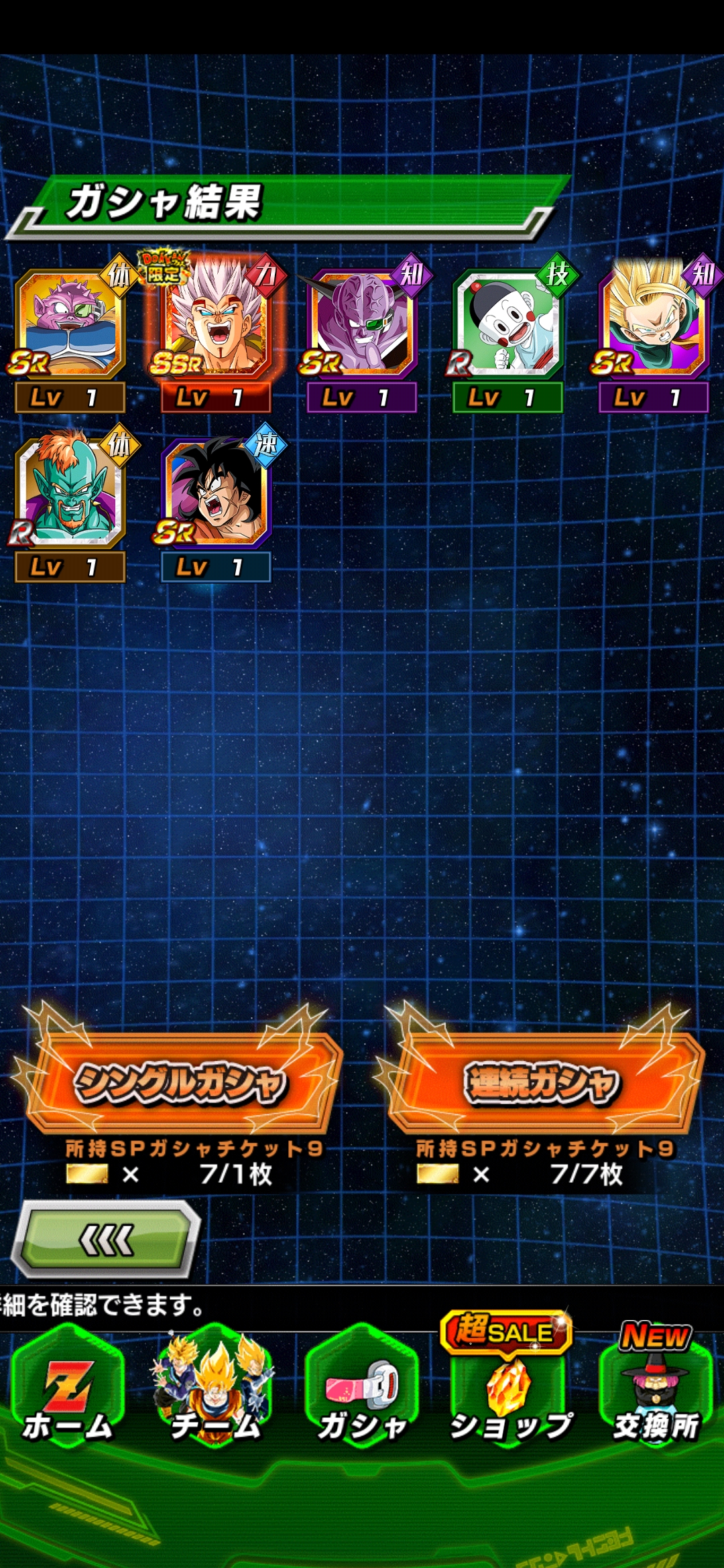The width and height of the screenshot is (724, 1568).
Task: Inspect the blonde Super Saiyan SR card
Action: pos(654,322)
